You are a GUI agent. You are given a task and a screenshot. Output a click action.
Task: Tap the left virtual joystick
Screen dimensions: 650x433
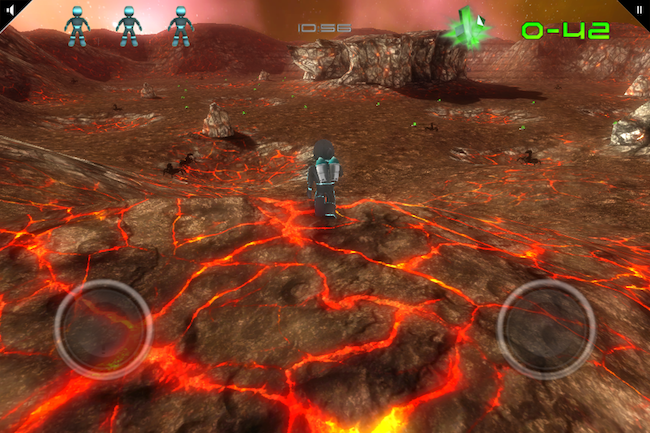103,329
